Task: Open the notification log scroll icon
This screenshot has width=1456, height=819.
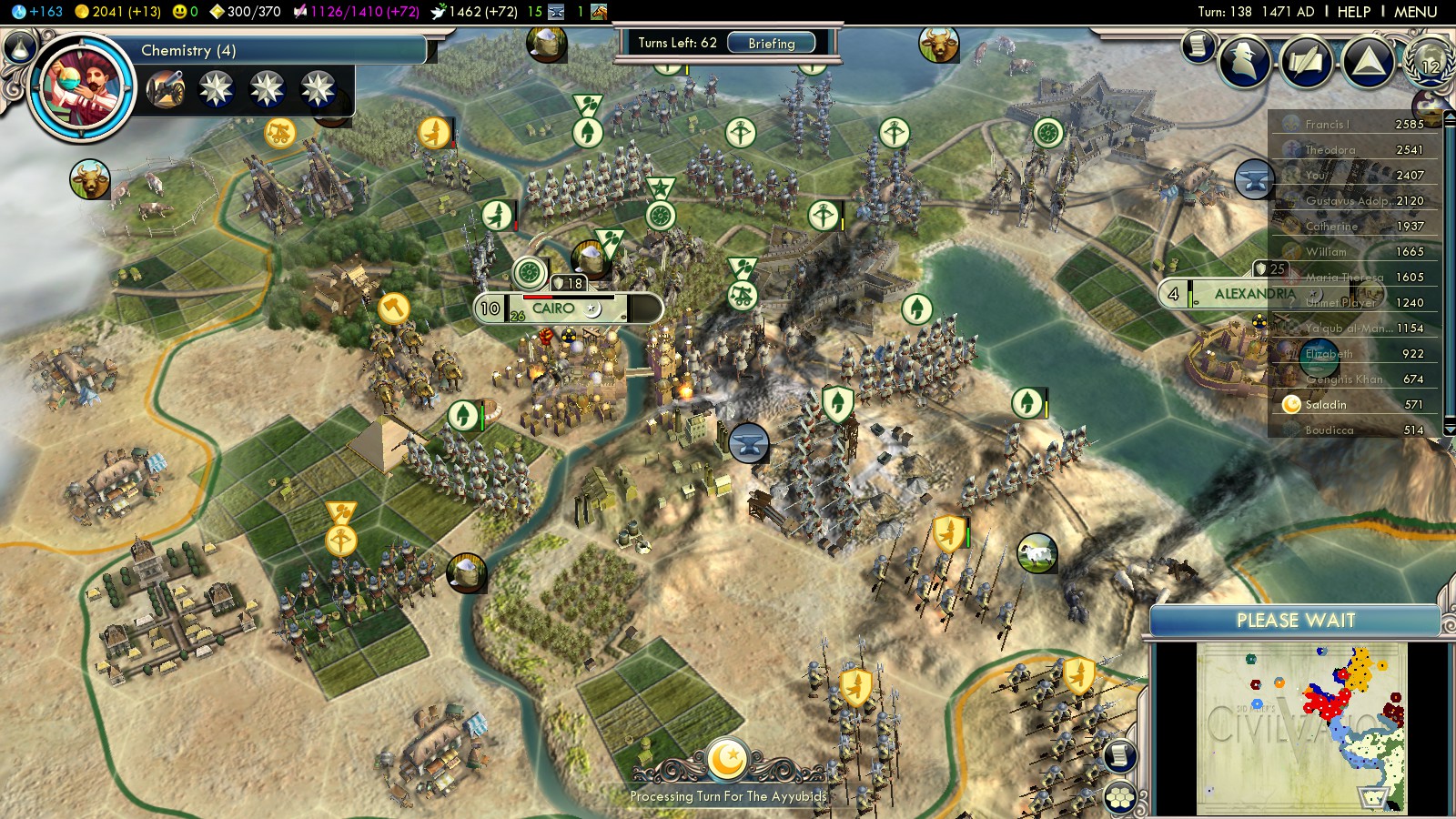Action: [x=1198, y=45]
